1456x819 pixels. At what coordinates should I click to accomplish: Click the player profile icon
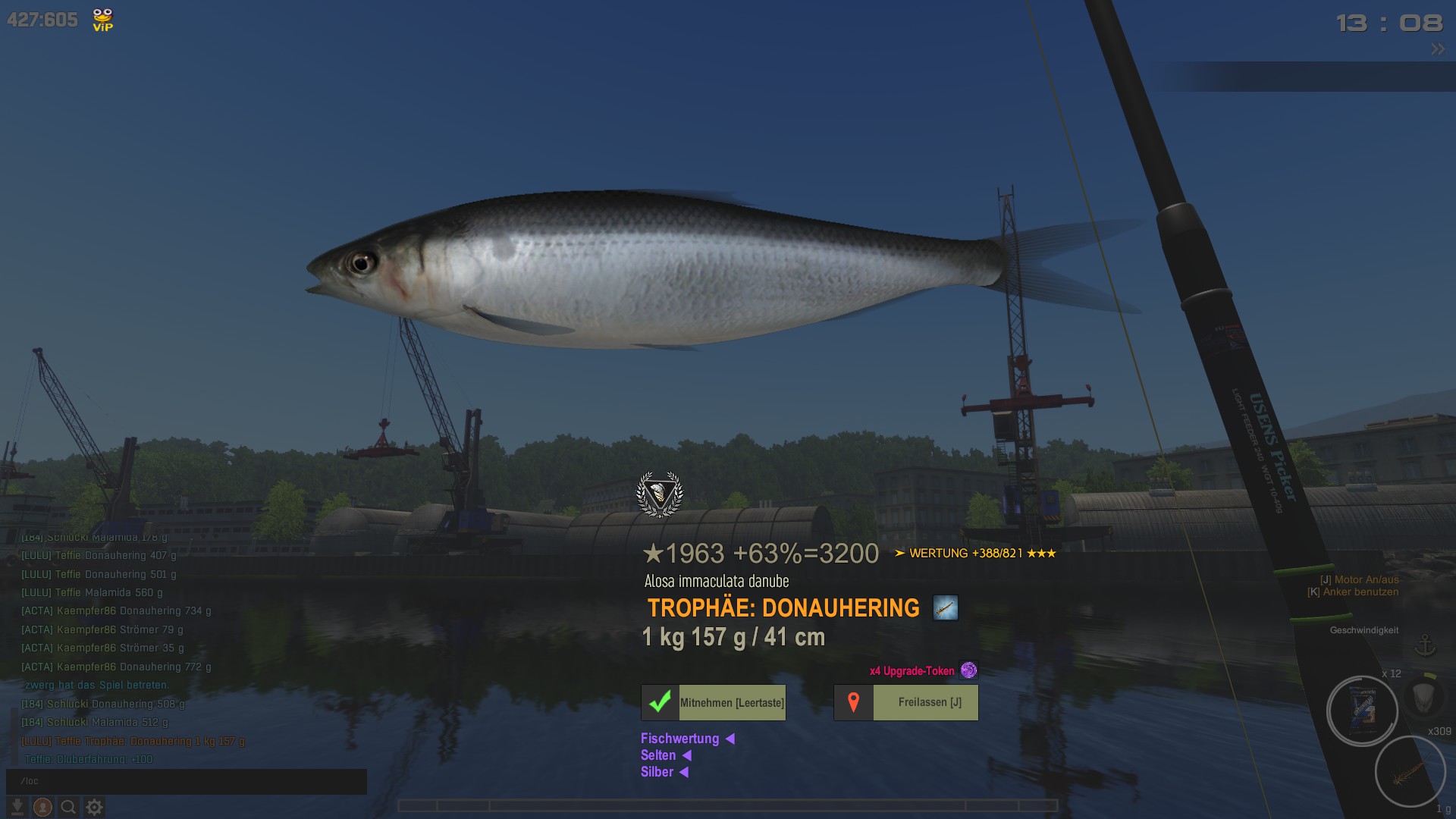coord(42,808)
